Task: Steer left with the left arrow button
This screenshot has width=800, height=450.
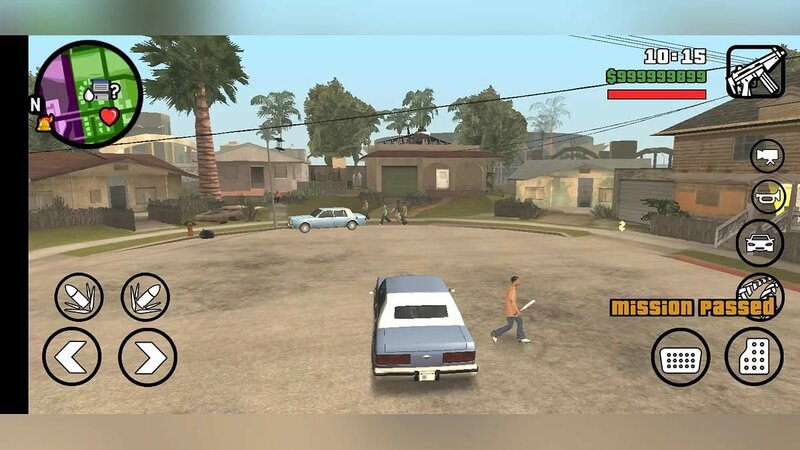Action: (72, 357)
